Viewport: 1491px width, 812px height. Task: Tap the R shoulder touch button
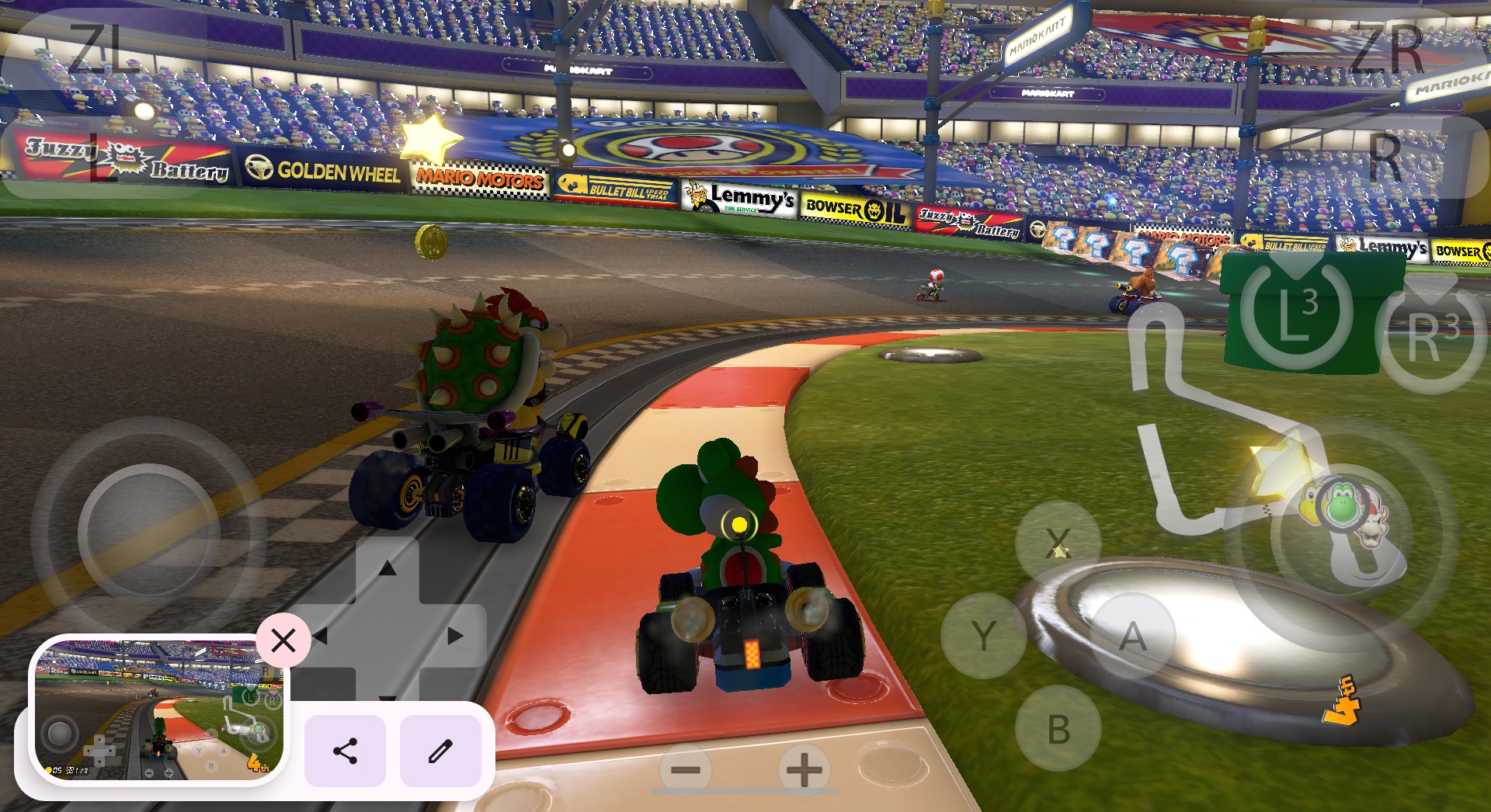pyautogui.click(x=1385, y=158)
